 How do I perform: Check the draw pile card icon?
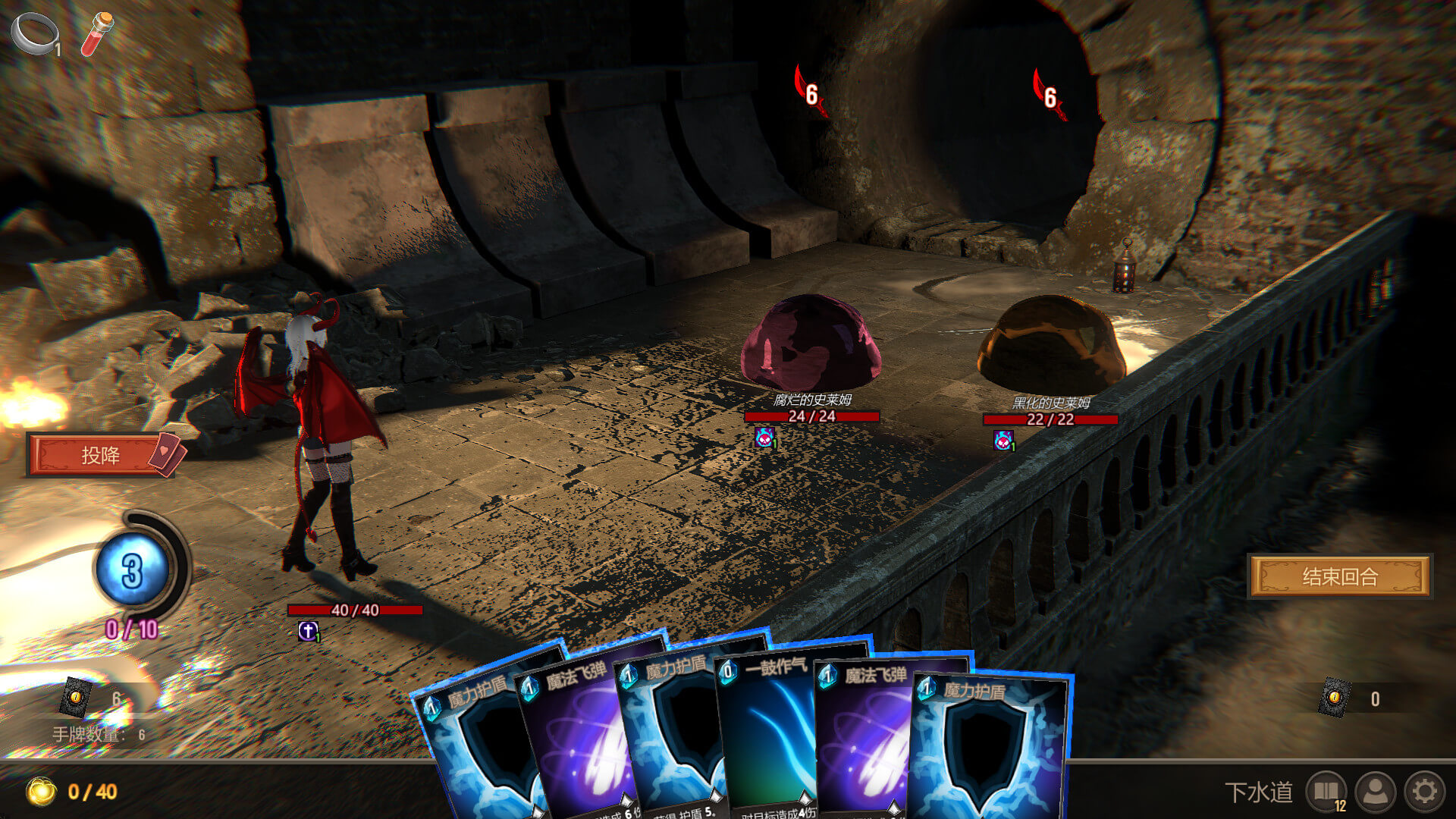[x=76, y=697]
